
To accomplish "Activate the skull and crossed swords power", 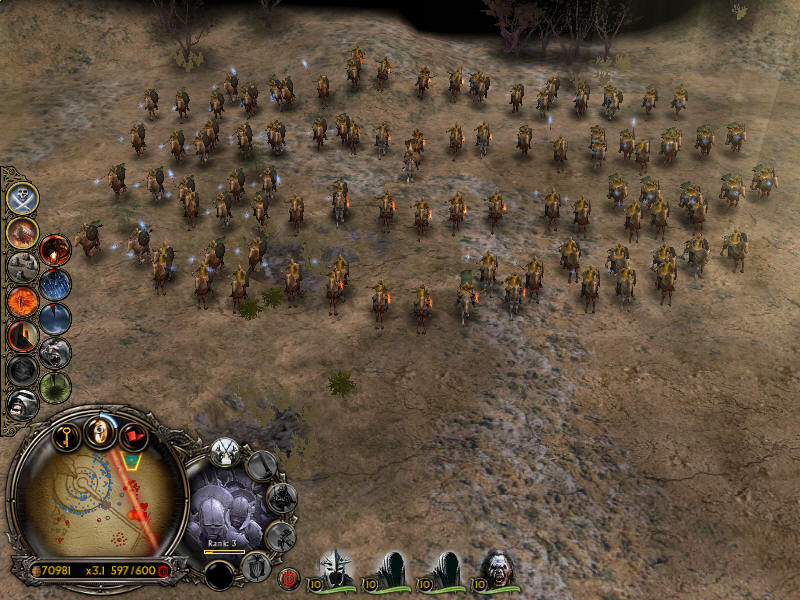I will click(x=22, y=198).
